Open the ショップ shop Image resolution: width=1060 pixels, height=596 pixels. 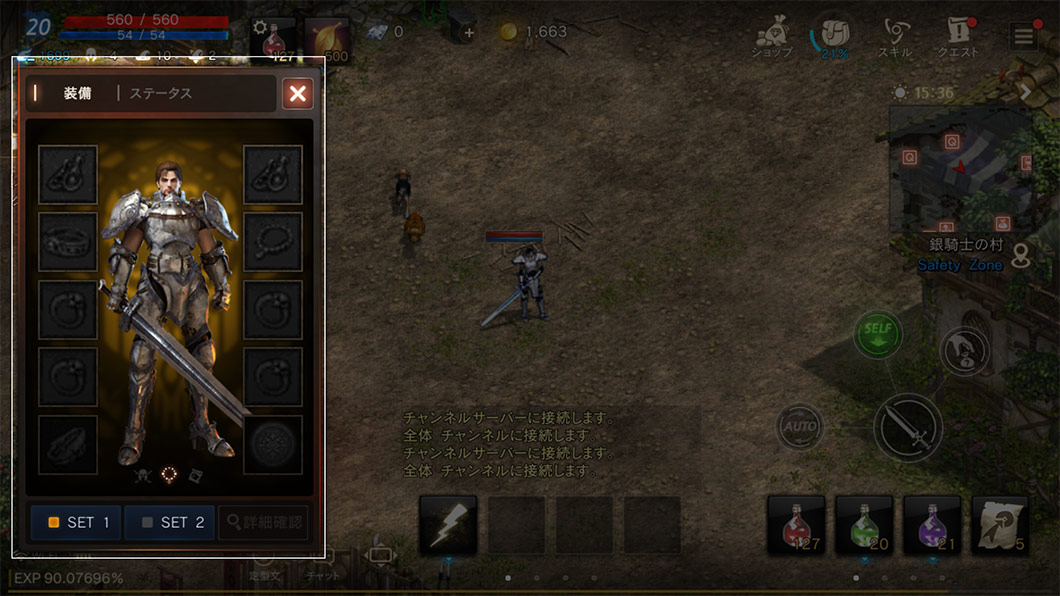click(773, 37)
